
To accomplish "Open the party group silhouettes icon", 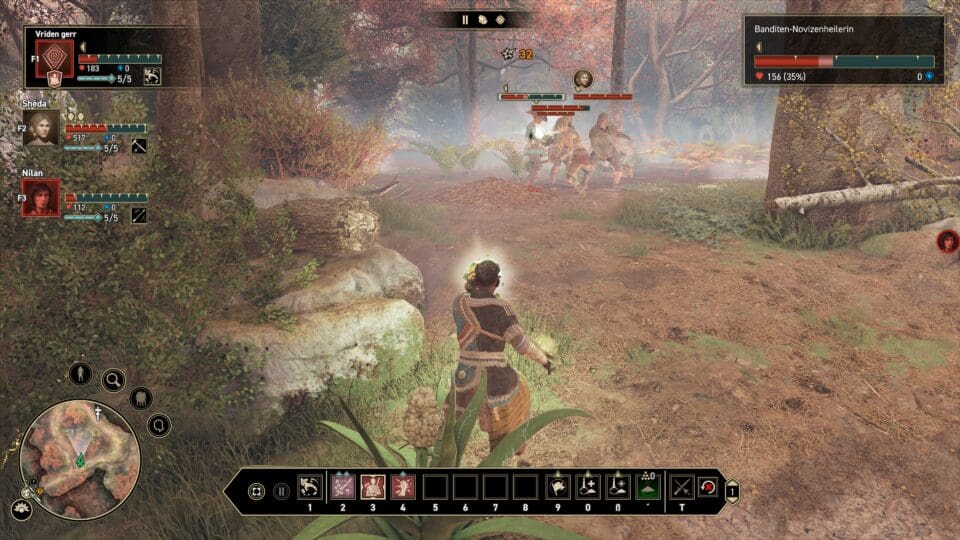I will 141,398.
